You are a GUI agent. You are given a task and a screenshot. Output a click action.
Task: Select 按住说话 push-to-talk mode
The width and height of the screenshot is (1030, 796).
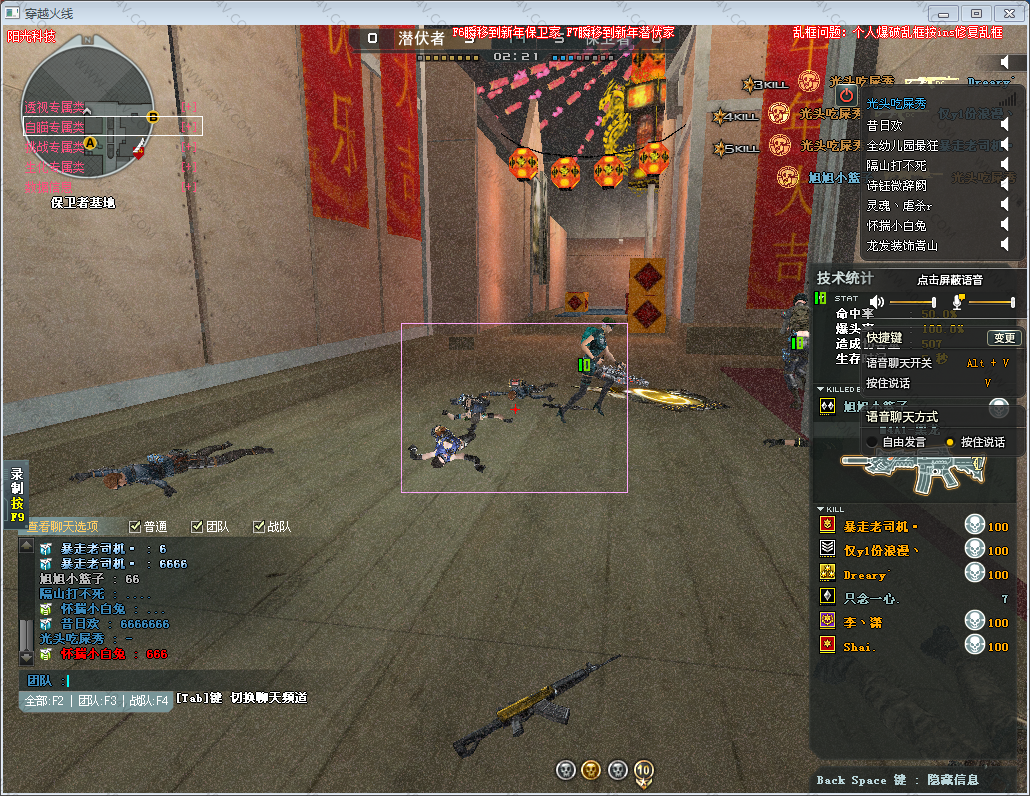tap(950, 442)
